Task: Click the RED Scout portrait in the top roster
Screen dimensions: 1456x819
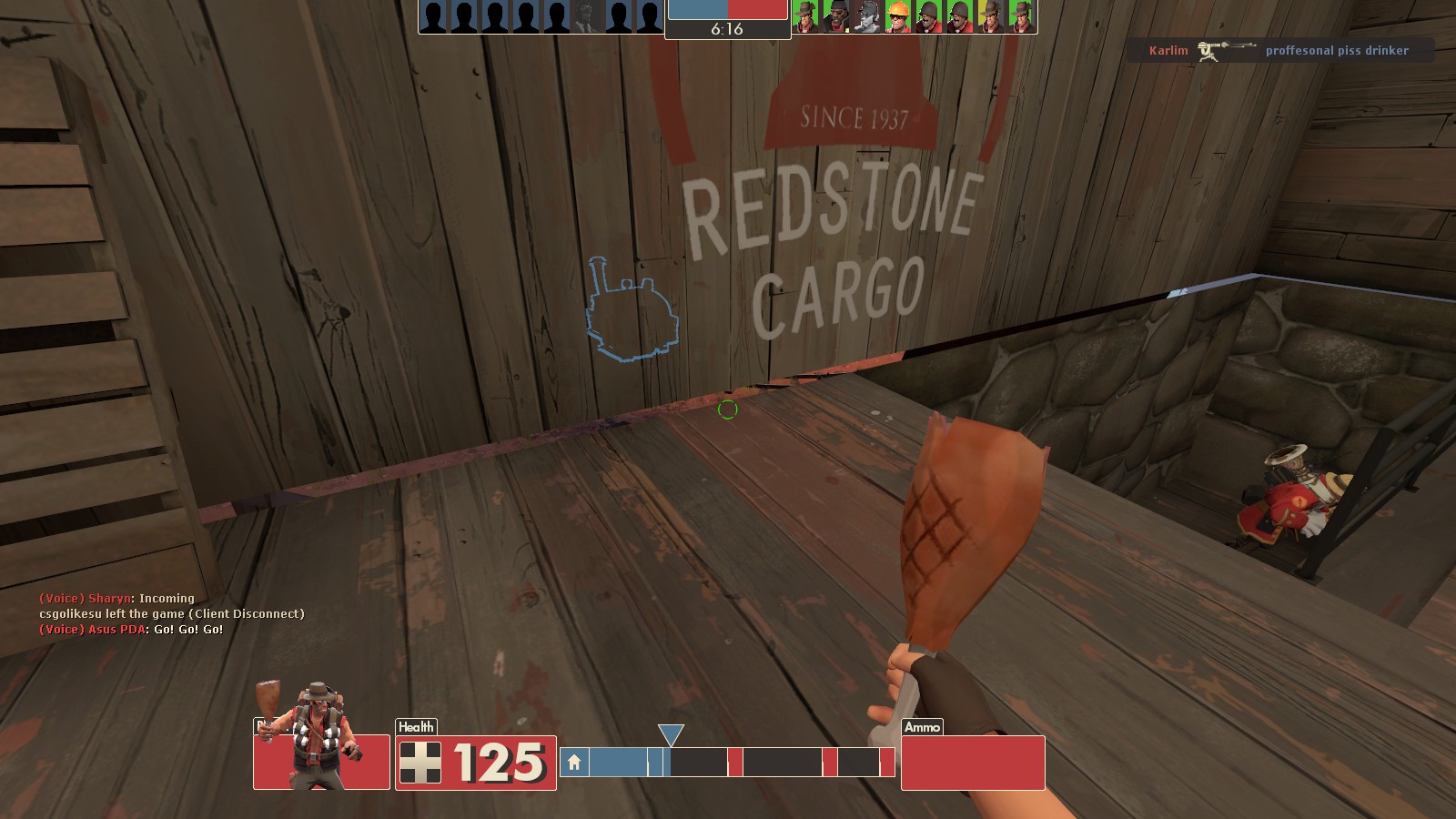Action: coord(865,15)
